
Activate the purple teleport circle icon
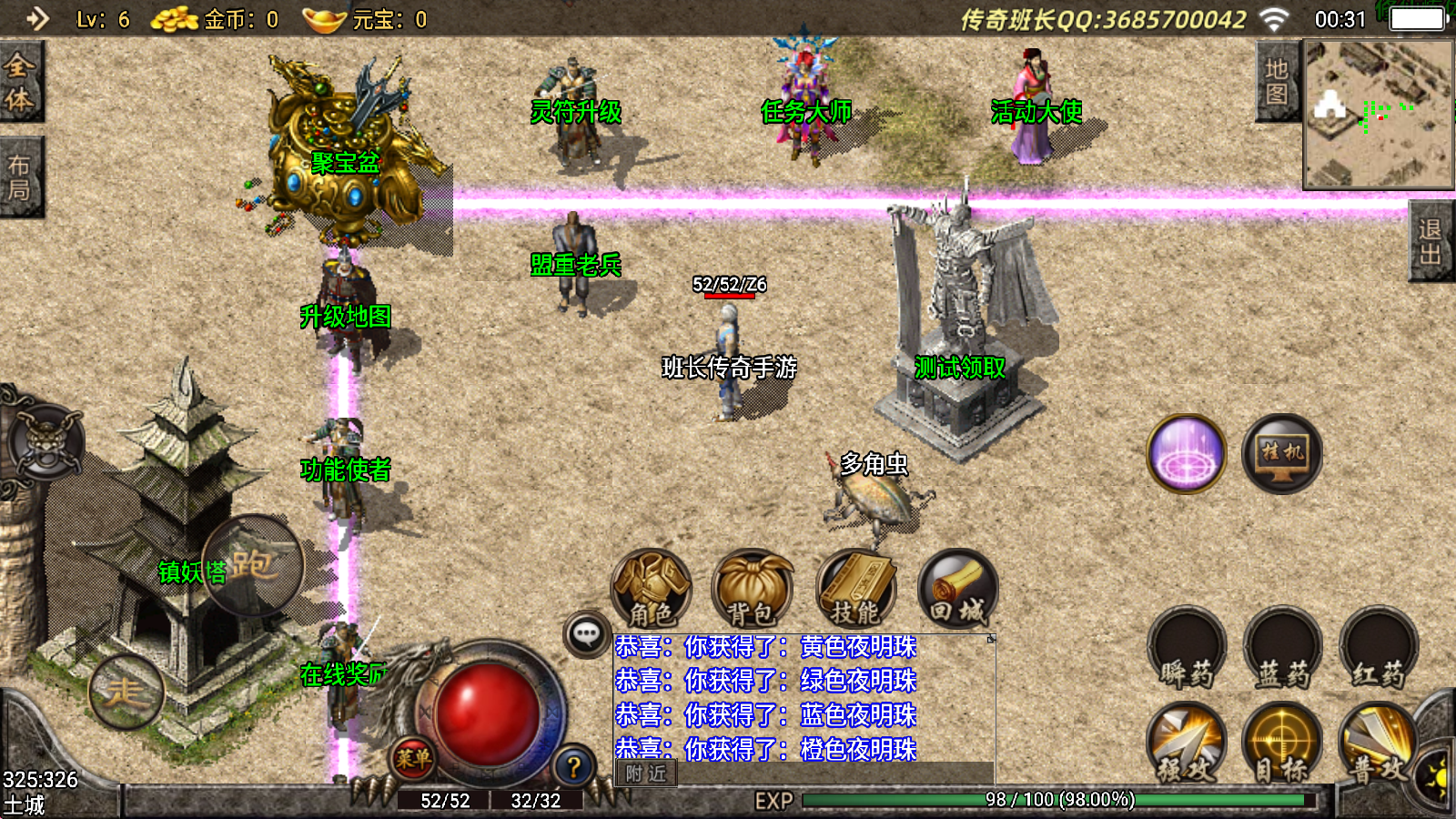click(1187, 453)
